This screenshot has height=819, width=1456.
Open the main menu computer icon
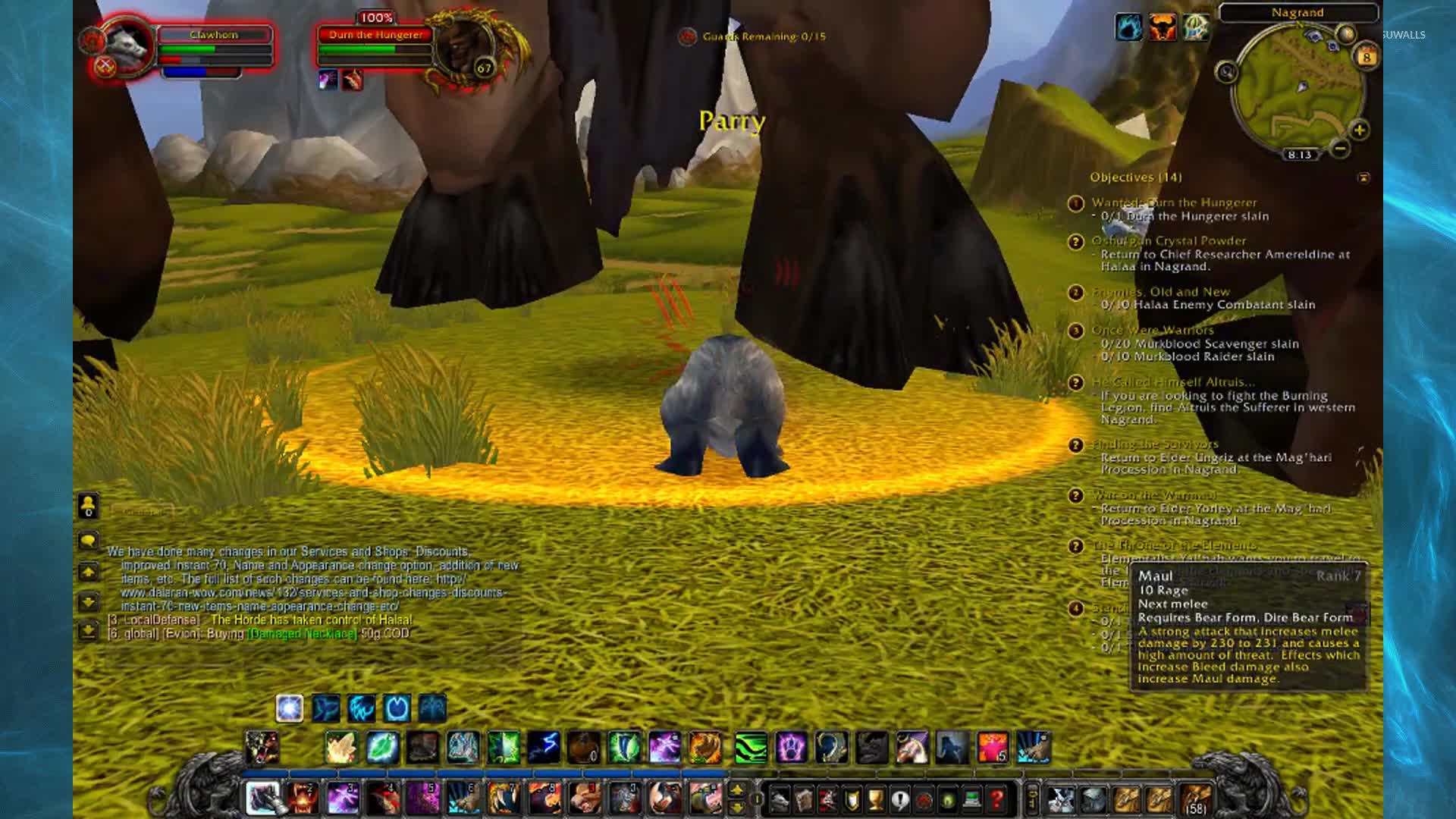(971, 799)
